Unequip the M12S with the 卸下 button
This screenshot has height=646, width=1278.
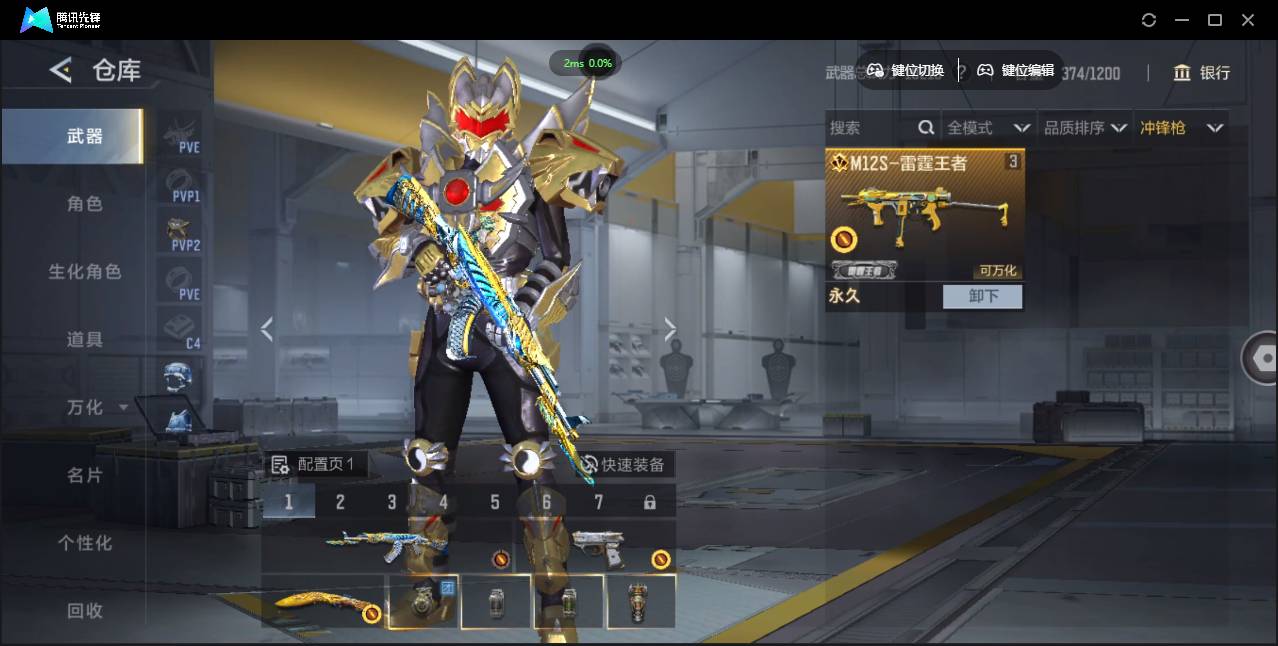983,296
